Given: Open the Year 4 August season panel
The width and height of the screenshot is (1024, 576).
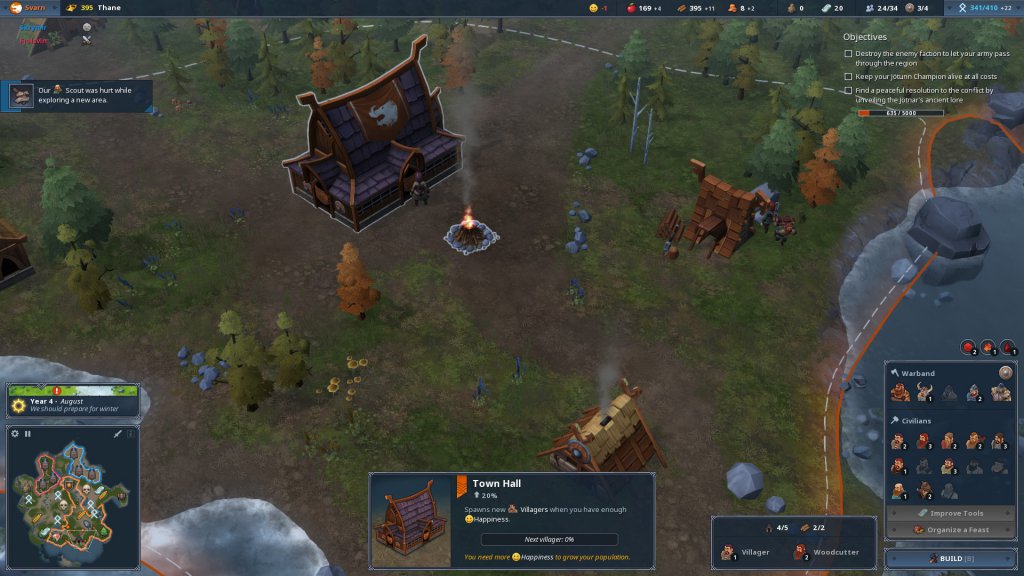Looking at the screenshot, I should coord(73,402).
